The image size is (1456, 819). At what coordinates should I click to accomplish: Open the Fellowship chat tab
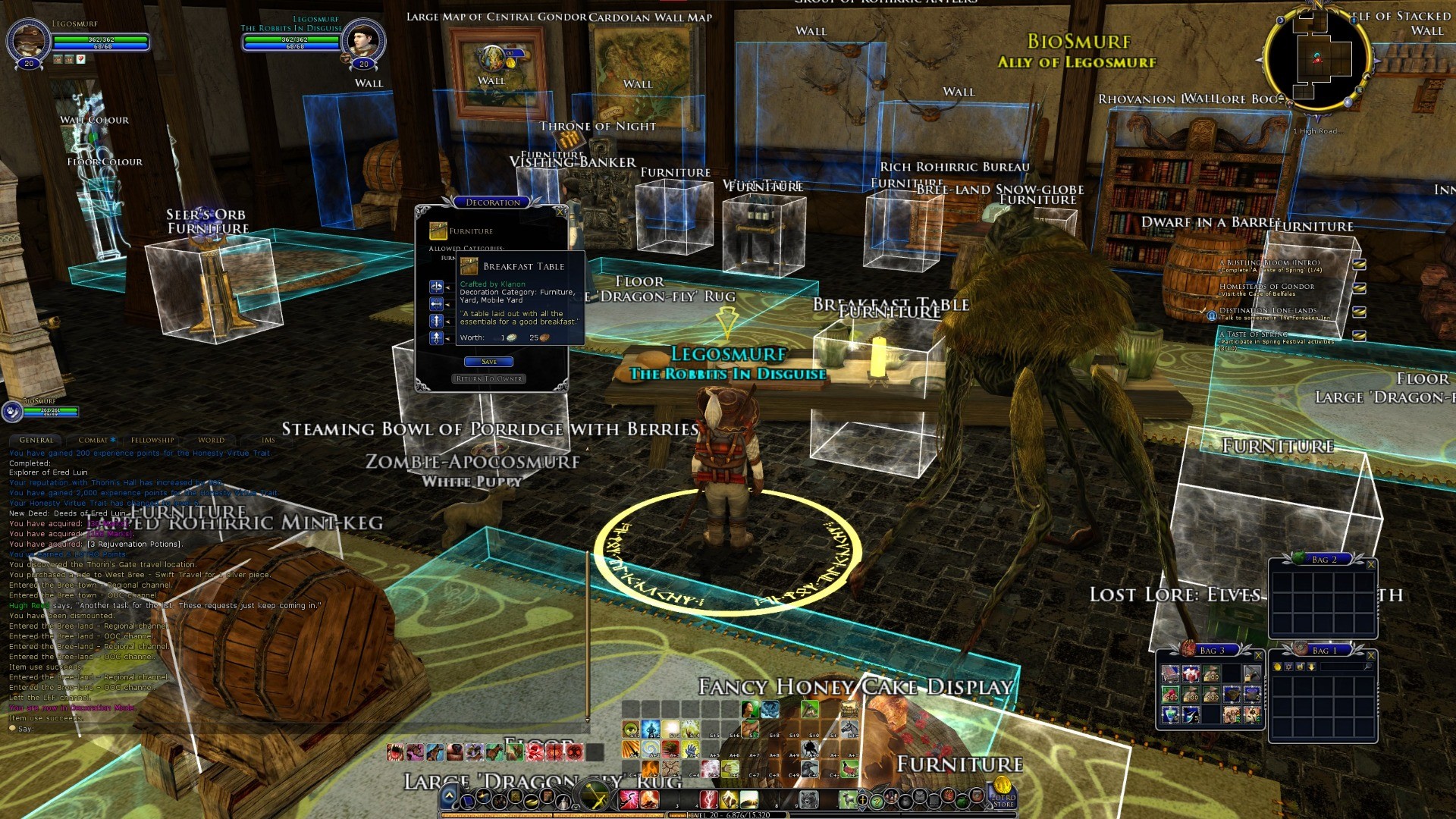coord(152,440)
